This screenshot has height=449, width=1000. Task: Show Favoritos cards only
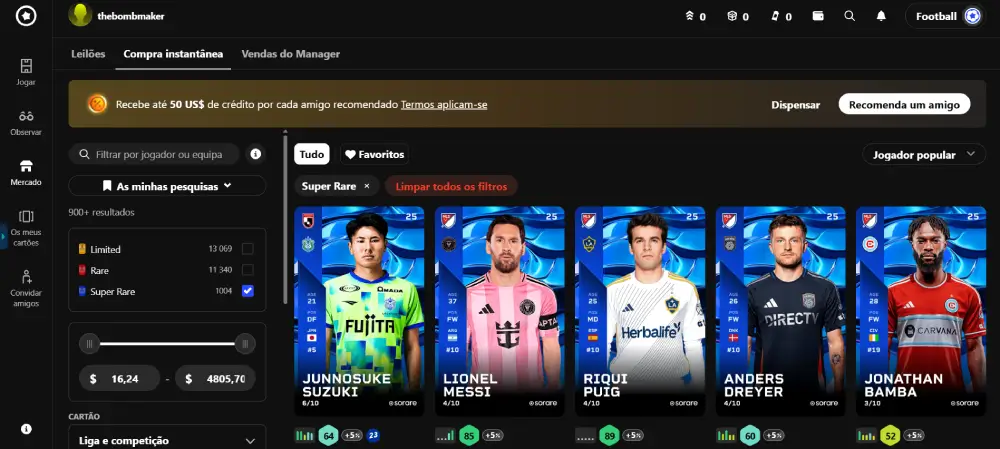(374, 155)
